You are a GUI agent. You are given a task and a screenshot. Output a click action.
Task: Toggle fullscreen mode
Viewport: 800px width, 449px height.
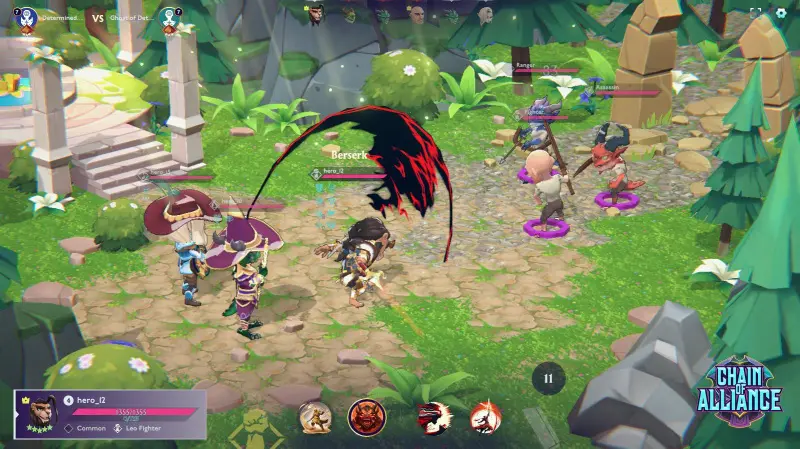point(756,13)
